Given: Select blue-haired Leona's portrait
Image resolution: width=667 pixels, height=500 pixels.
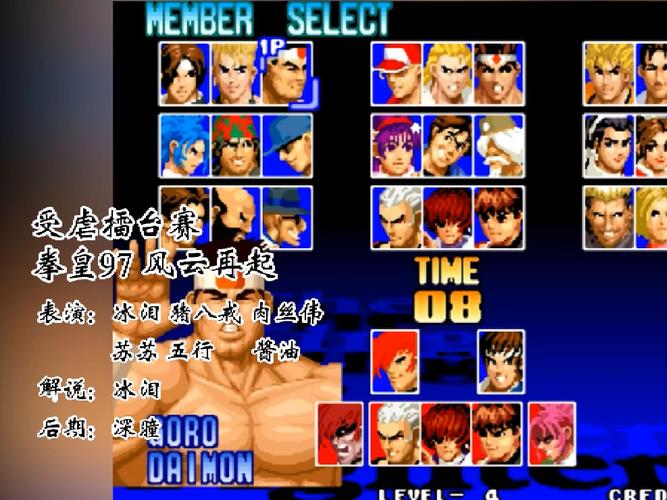Looking at the screenshot, I should 184,145.
